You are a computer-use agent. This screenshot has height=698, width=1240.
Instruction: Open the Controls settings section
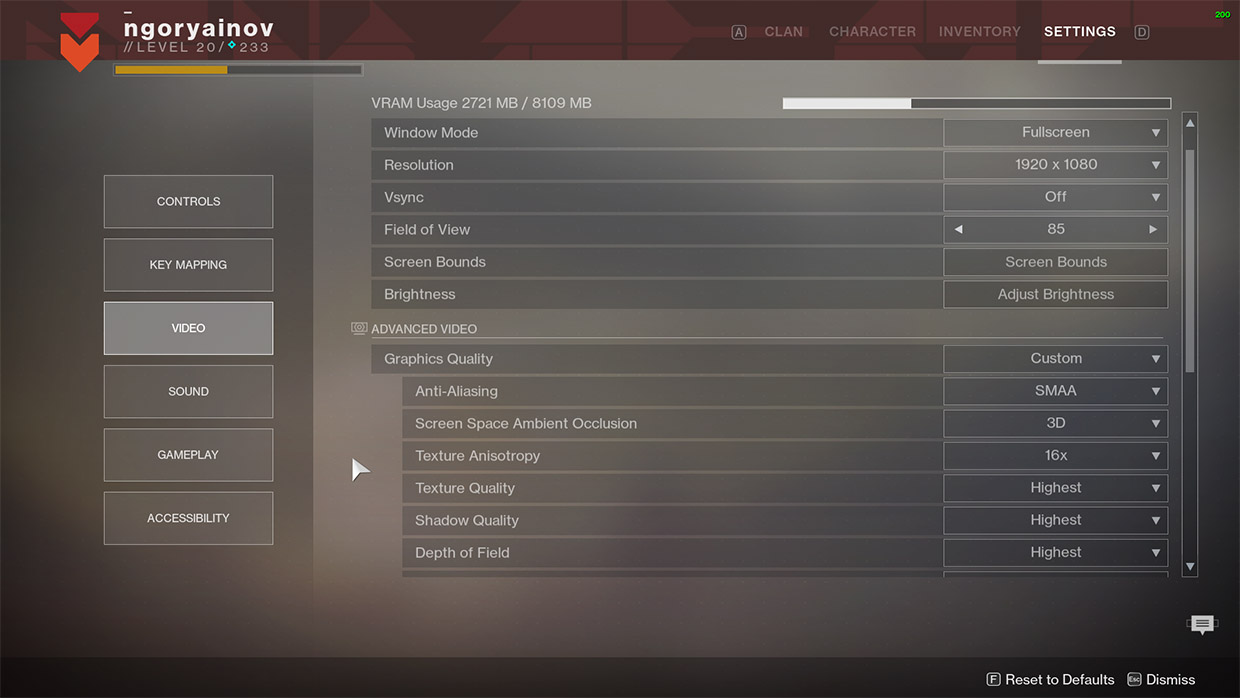pos(188,201)
